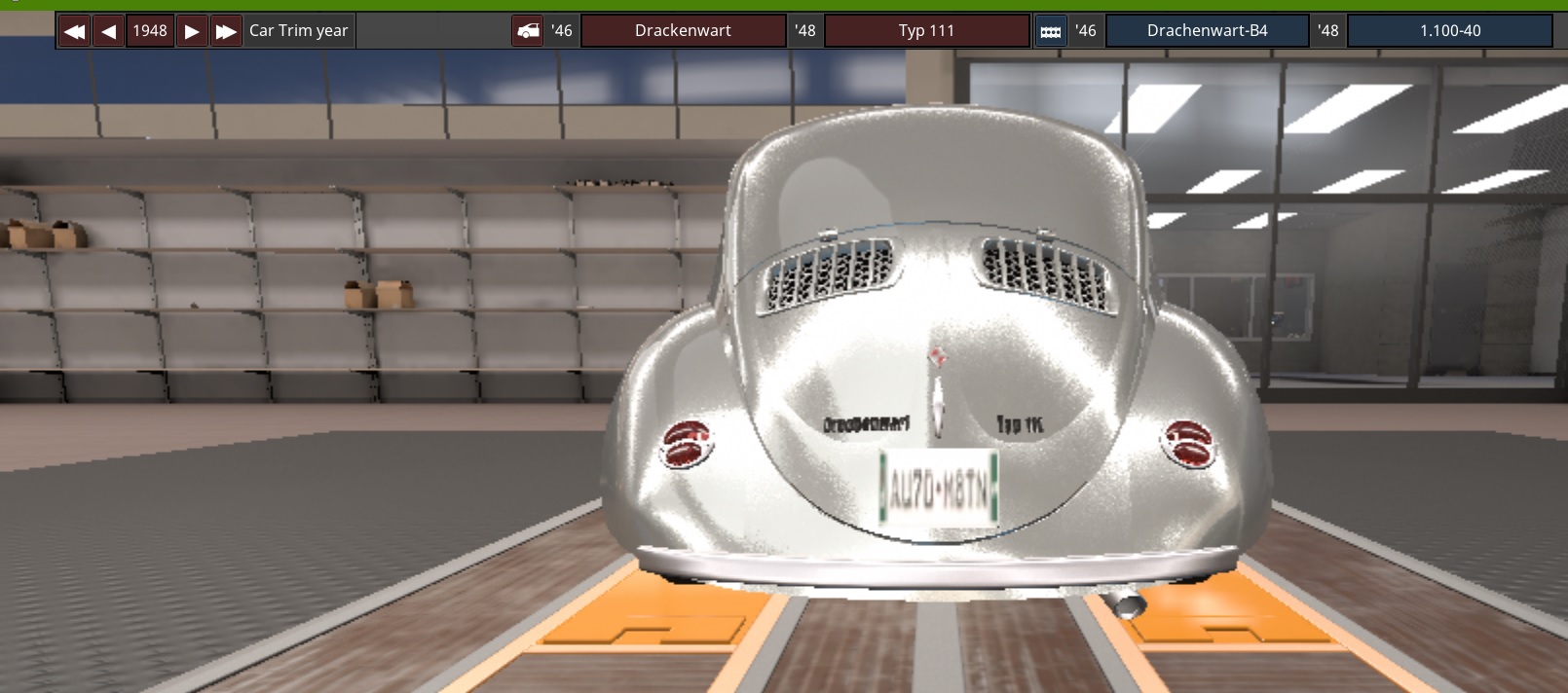Fast-forward with the double-right year arrow
This screenshot has height=693, width=1568.
pos(226,31)
